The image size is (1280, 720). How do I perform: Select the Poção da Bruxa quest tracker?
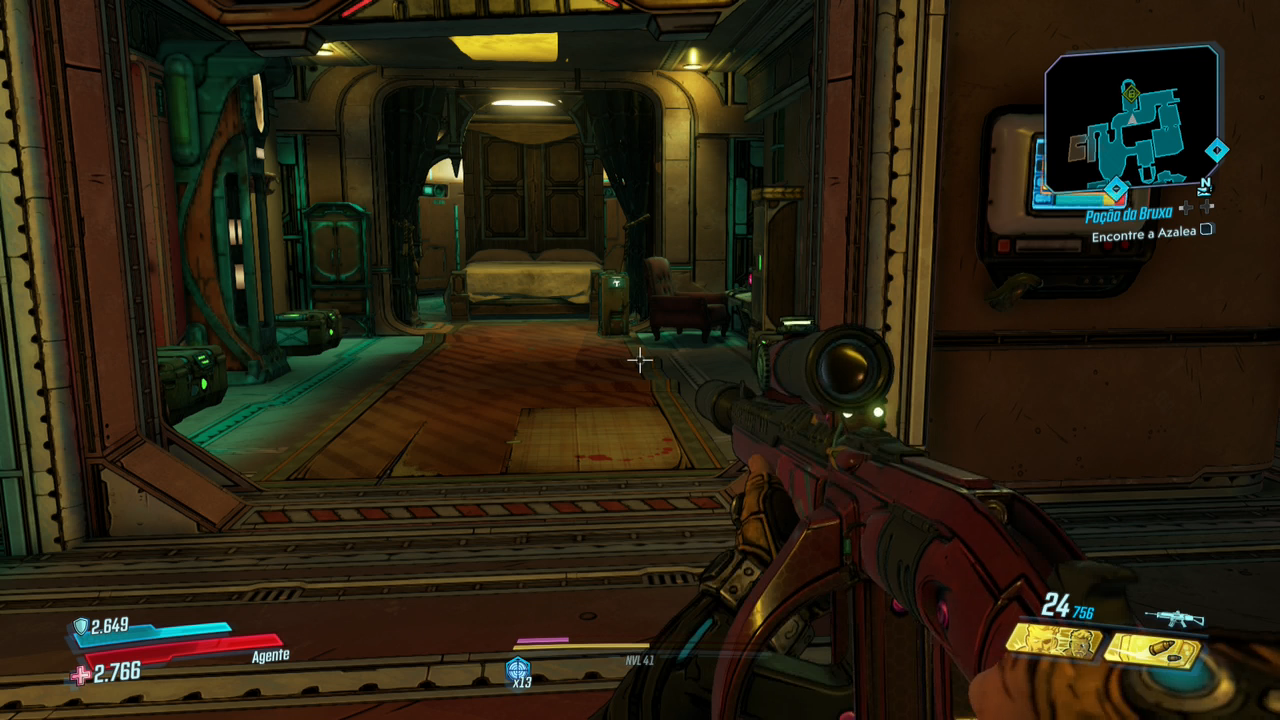tap(1128, 215)
